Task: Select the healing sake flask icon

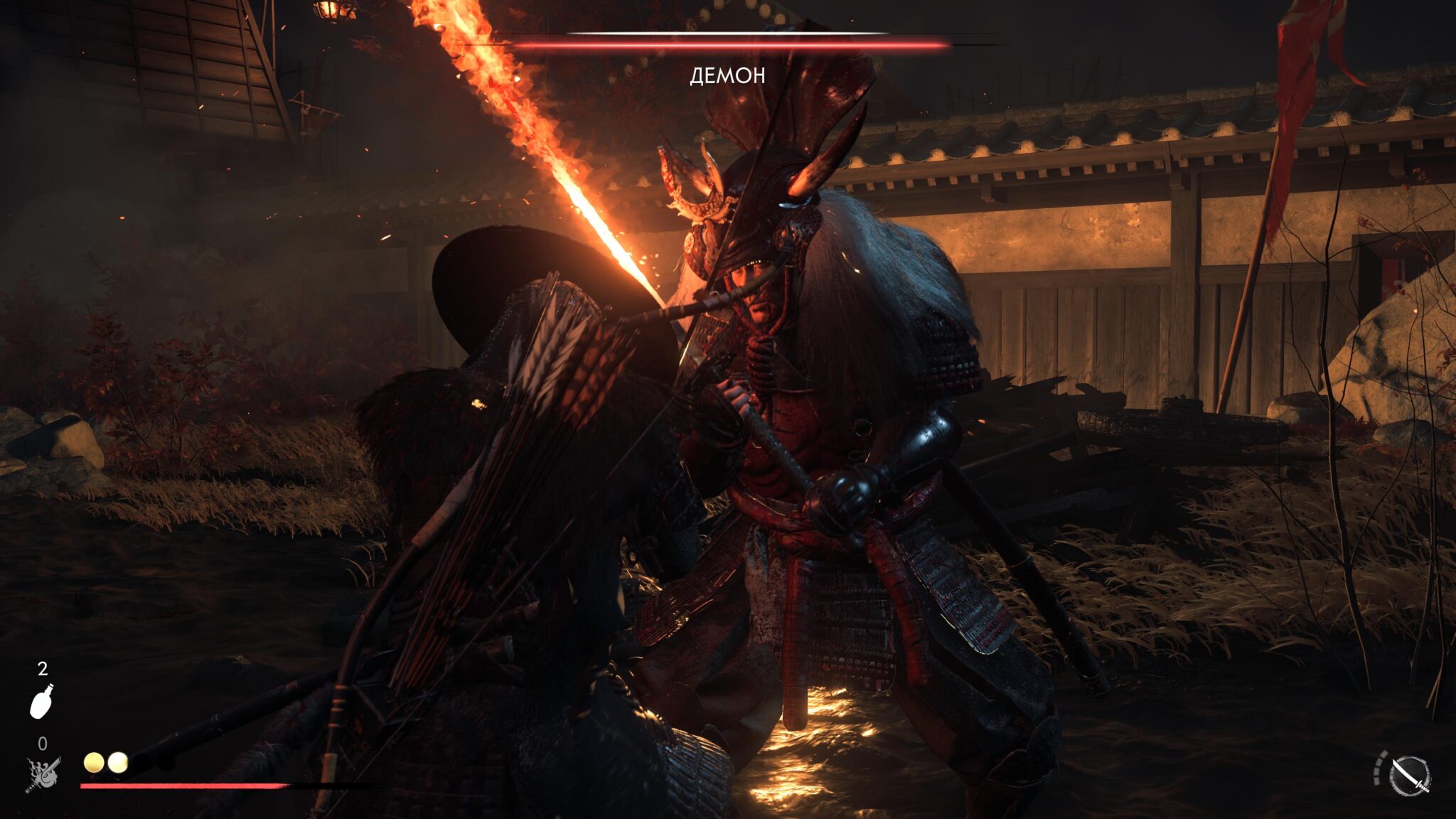Action: click(43, 701)
